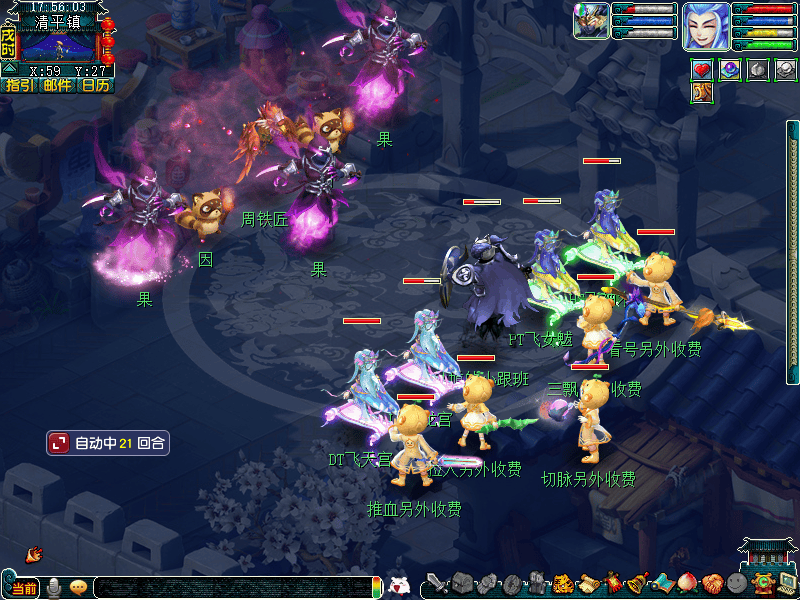Screen dimensions: 800x600
Task: Open the 指引 guide button
Action: (x=19, y=86)
